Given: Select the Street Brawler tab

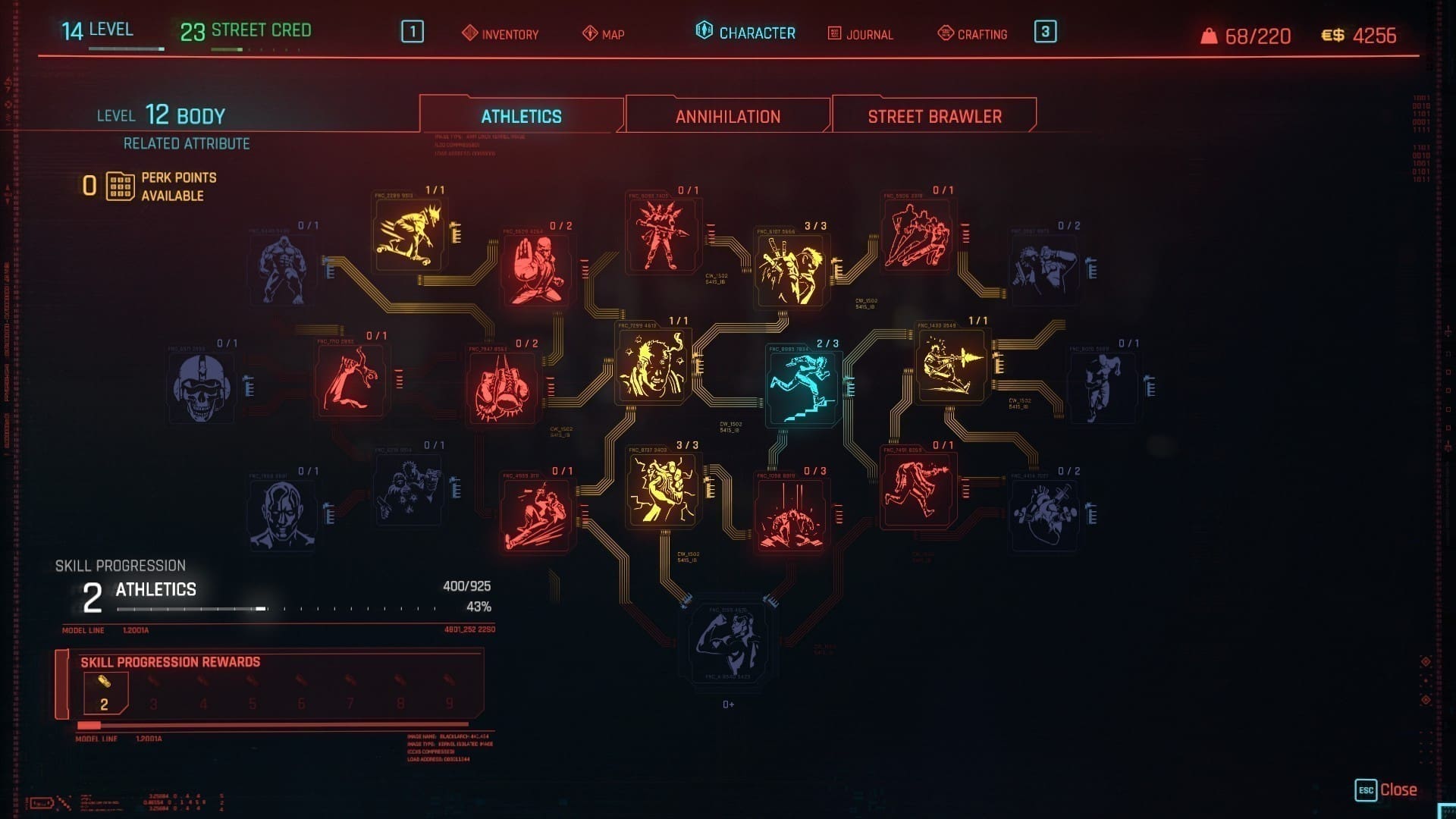Looking at the screenshot, I should (x=934, y=116).
